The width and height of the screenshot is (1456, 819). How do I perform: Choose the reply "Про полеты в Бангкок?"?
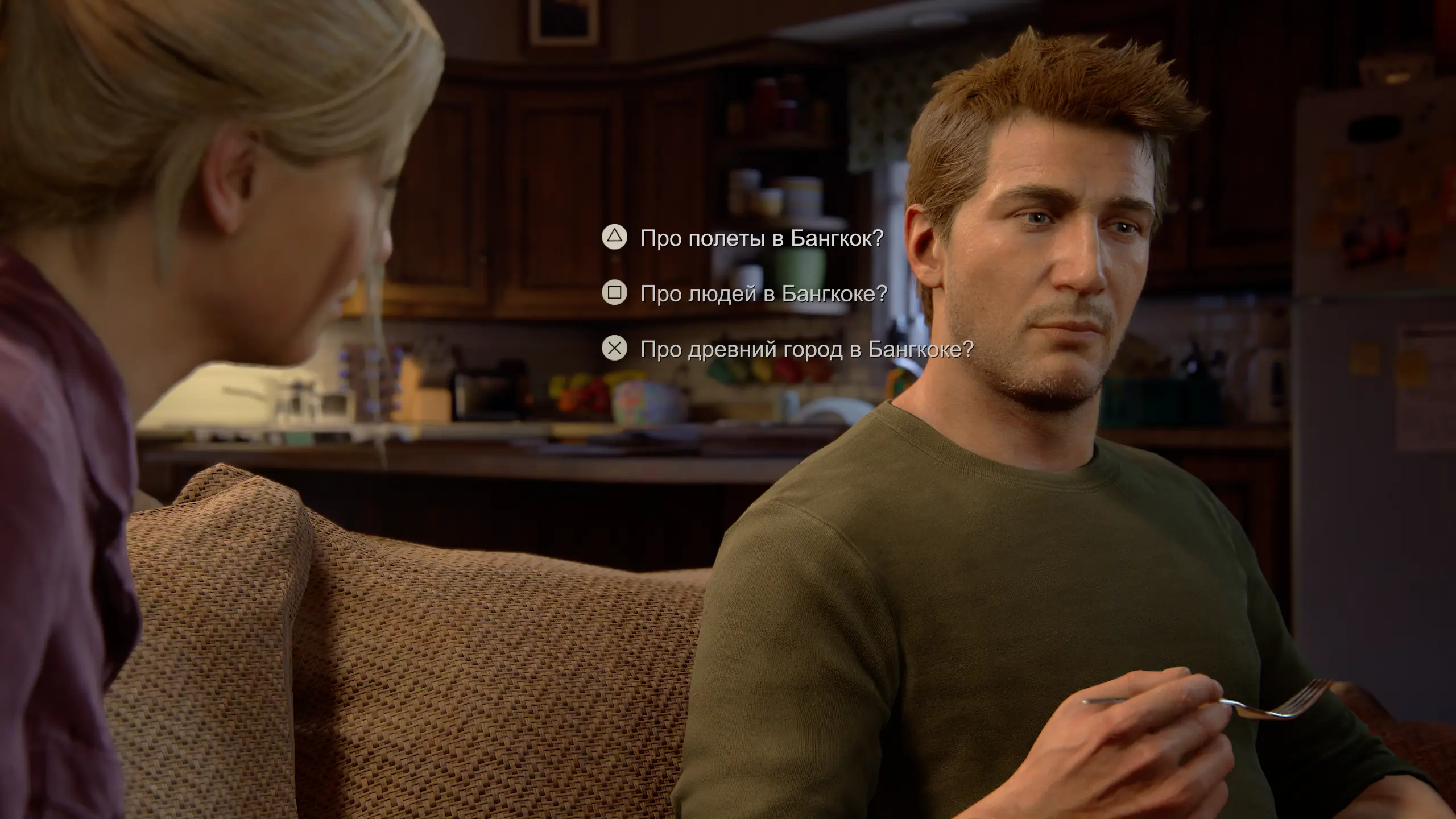761,238
